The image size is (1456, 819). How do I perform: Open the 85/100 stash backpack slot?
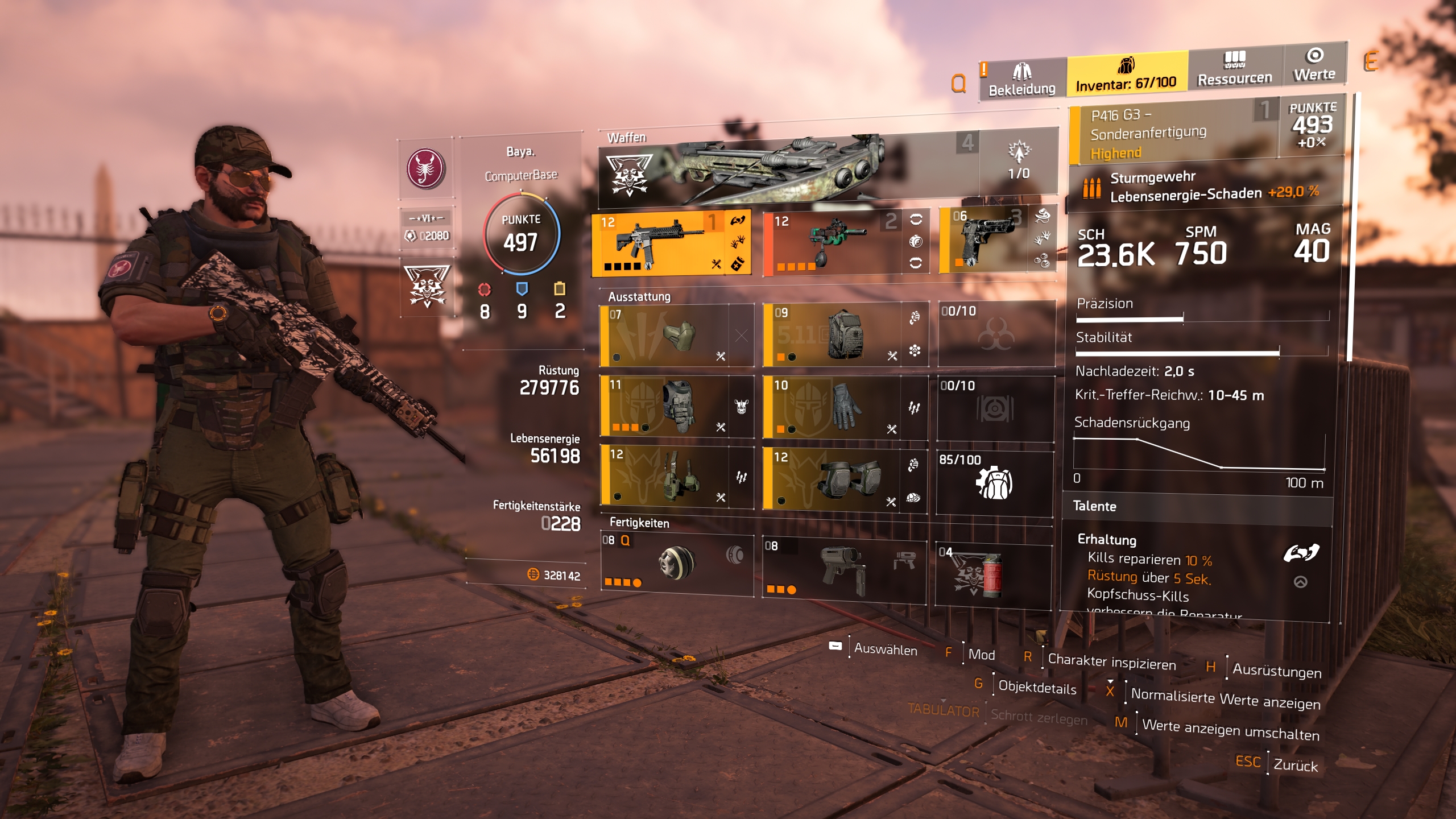(994, 482)
